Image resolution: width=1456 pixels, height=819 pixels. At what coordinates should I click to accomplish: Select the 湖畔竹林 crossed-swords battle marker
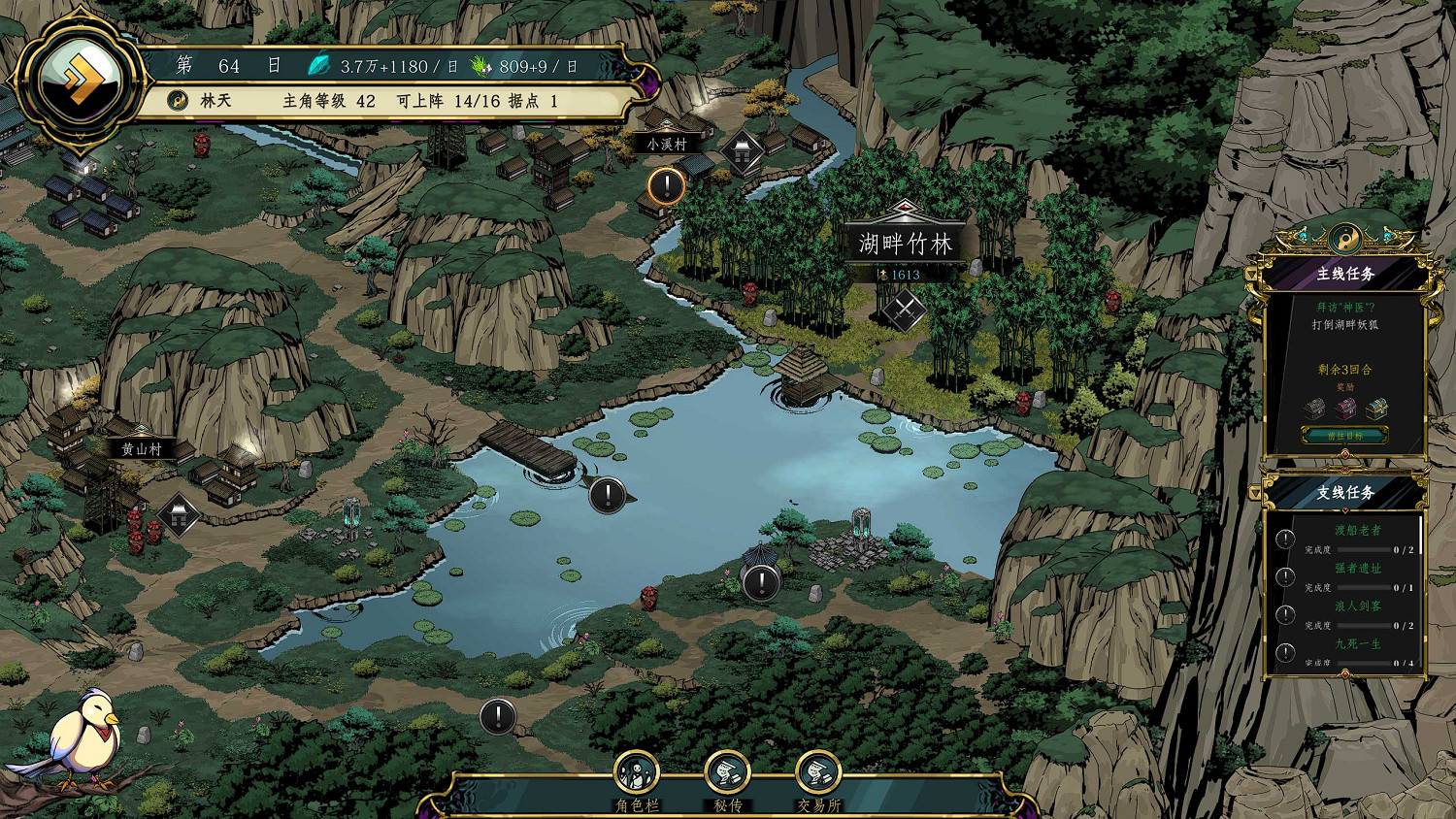pyautogui.click(x=905, y=311)
